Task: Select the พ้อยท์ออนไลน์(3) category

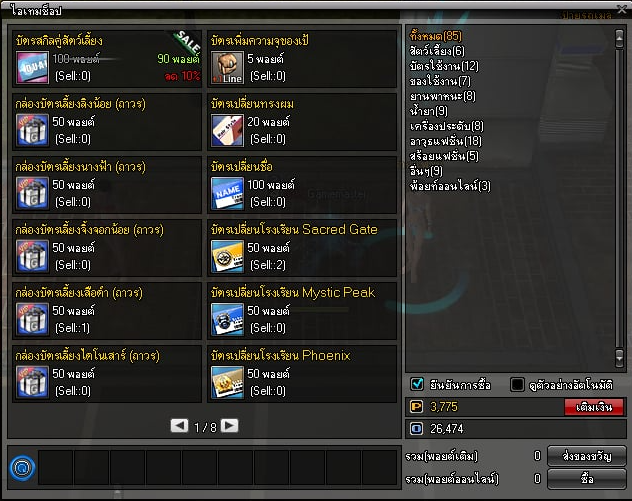Action: coord(450,186)
